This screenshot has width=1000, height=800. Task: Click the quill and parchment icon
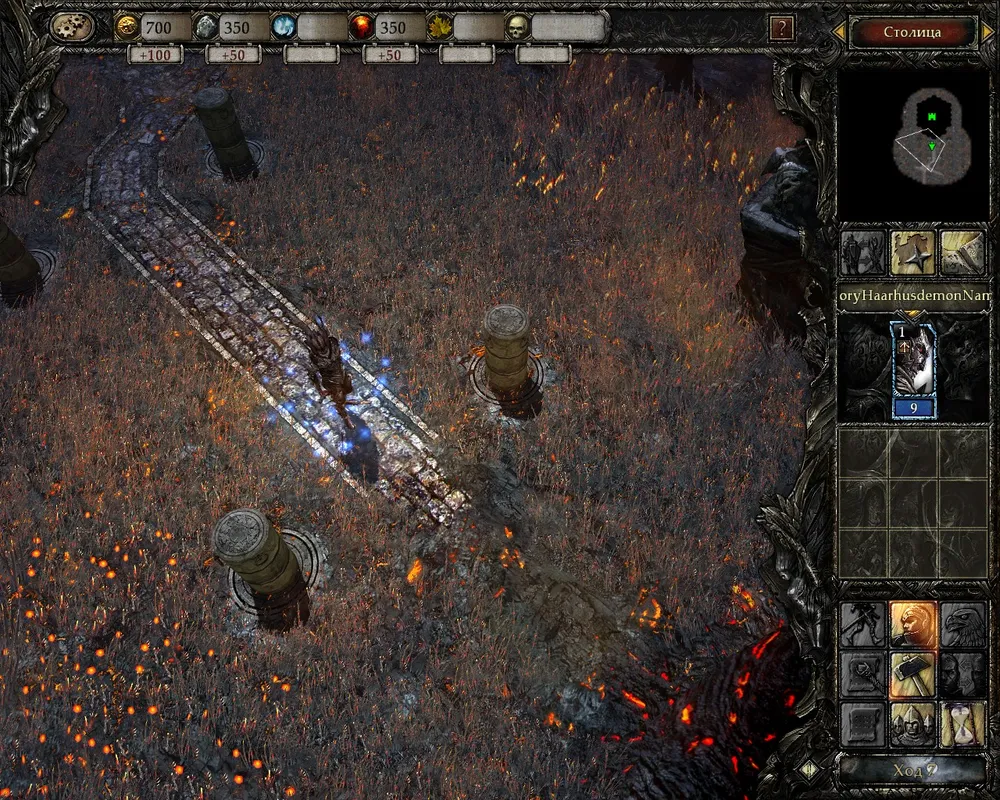point(963,253)
